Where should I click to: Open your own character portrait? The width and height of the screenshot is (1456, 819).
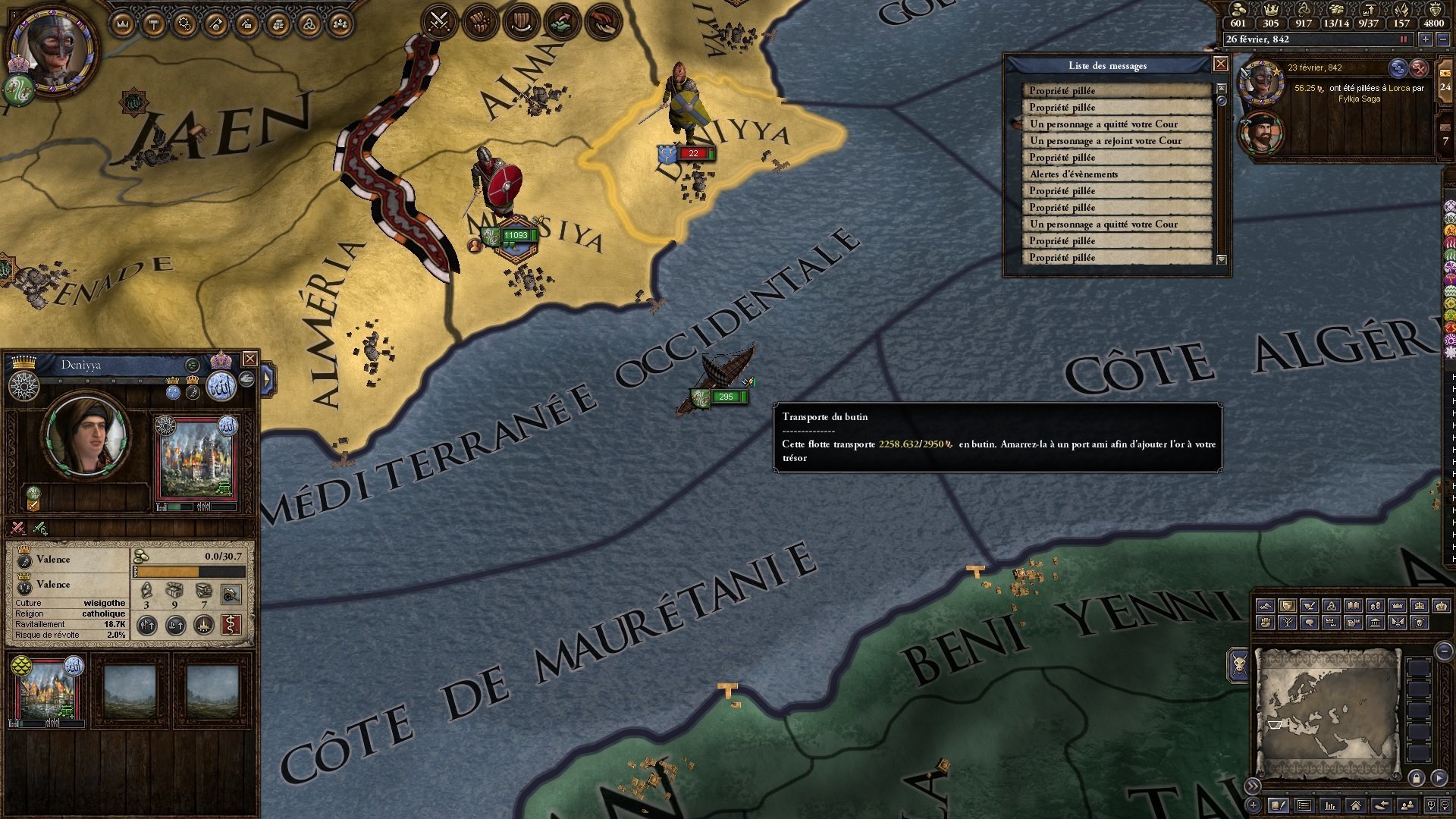pos(52,51)
